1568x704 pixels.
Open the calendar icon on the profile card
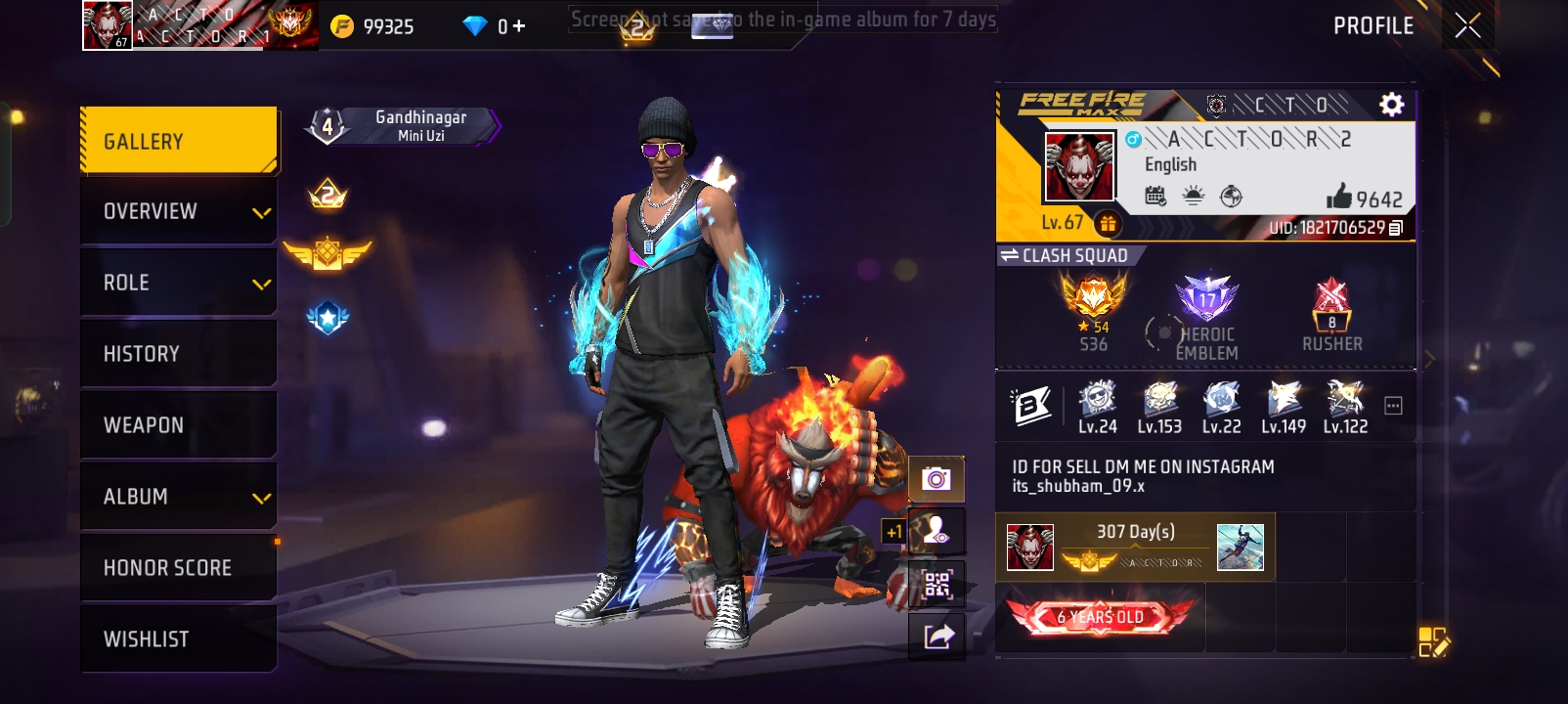(1157, 195)
